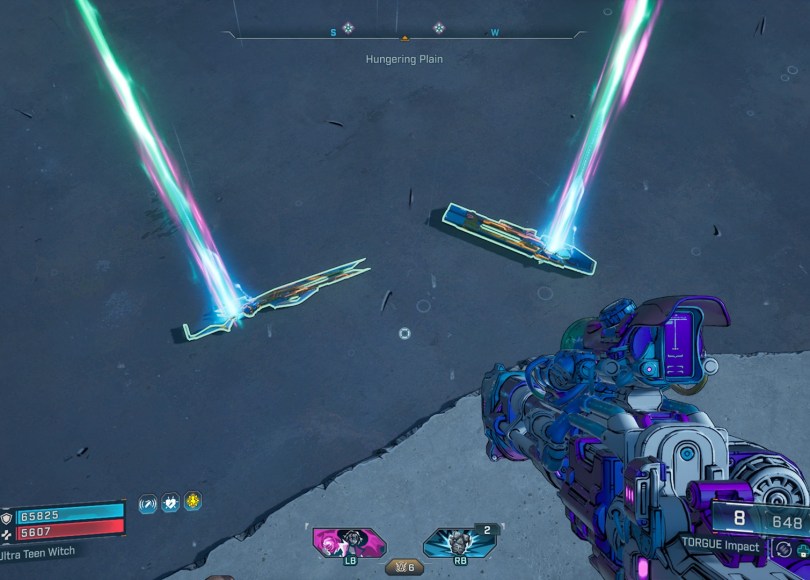Activate the pink action skill icon
This screenshot has width=810, height=580.
pos(348,542)
